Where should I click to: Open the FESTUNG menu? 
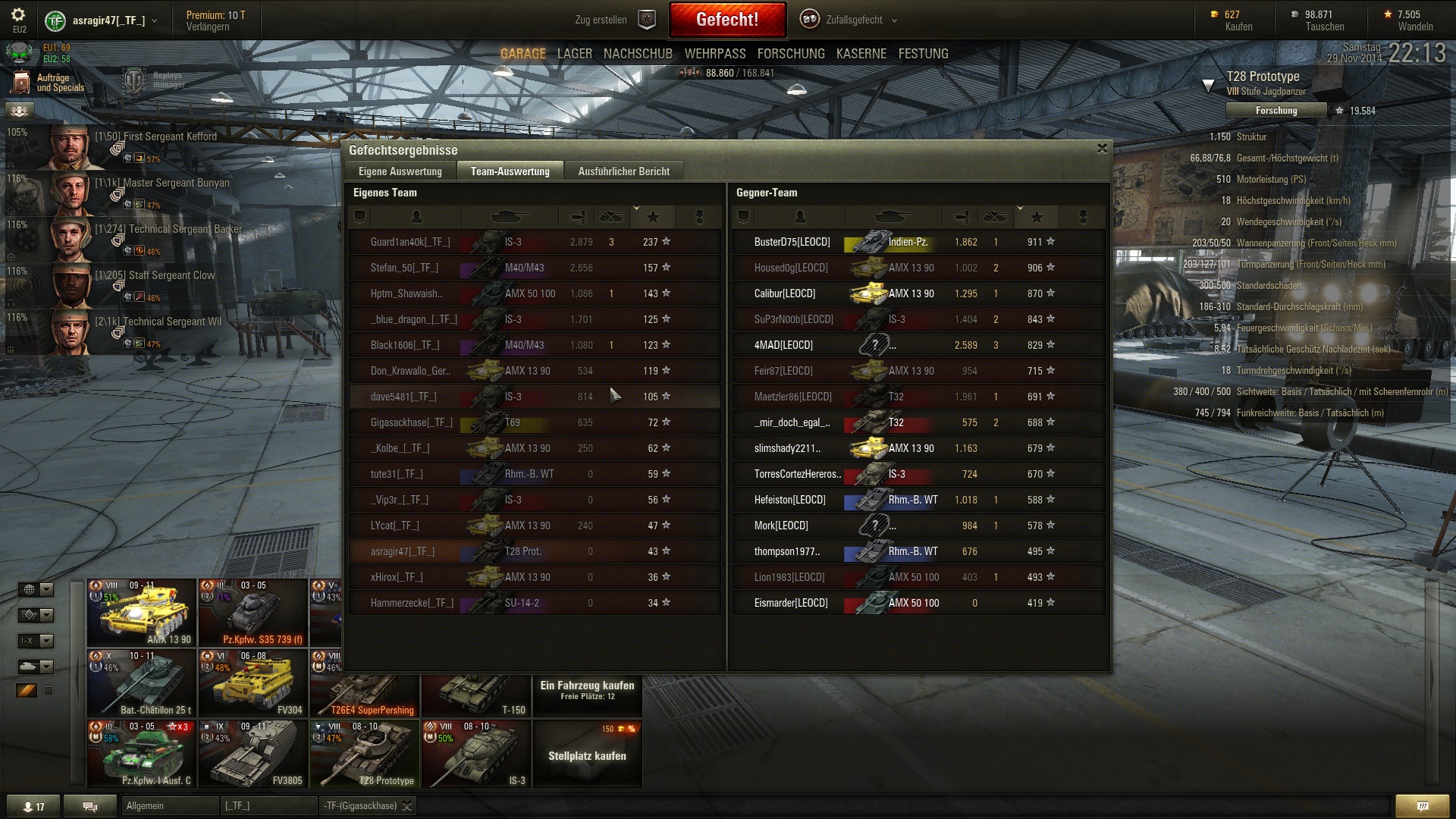click(923, 54)
